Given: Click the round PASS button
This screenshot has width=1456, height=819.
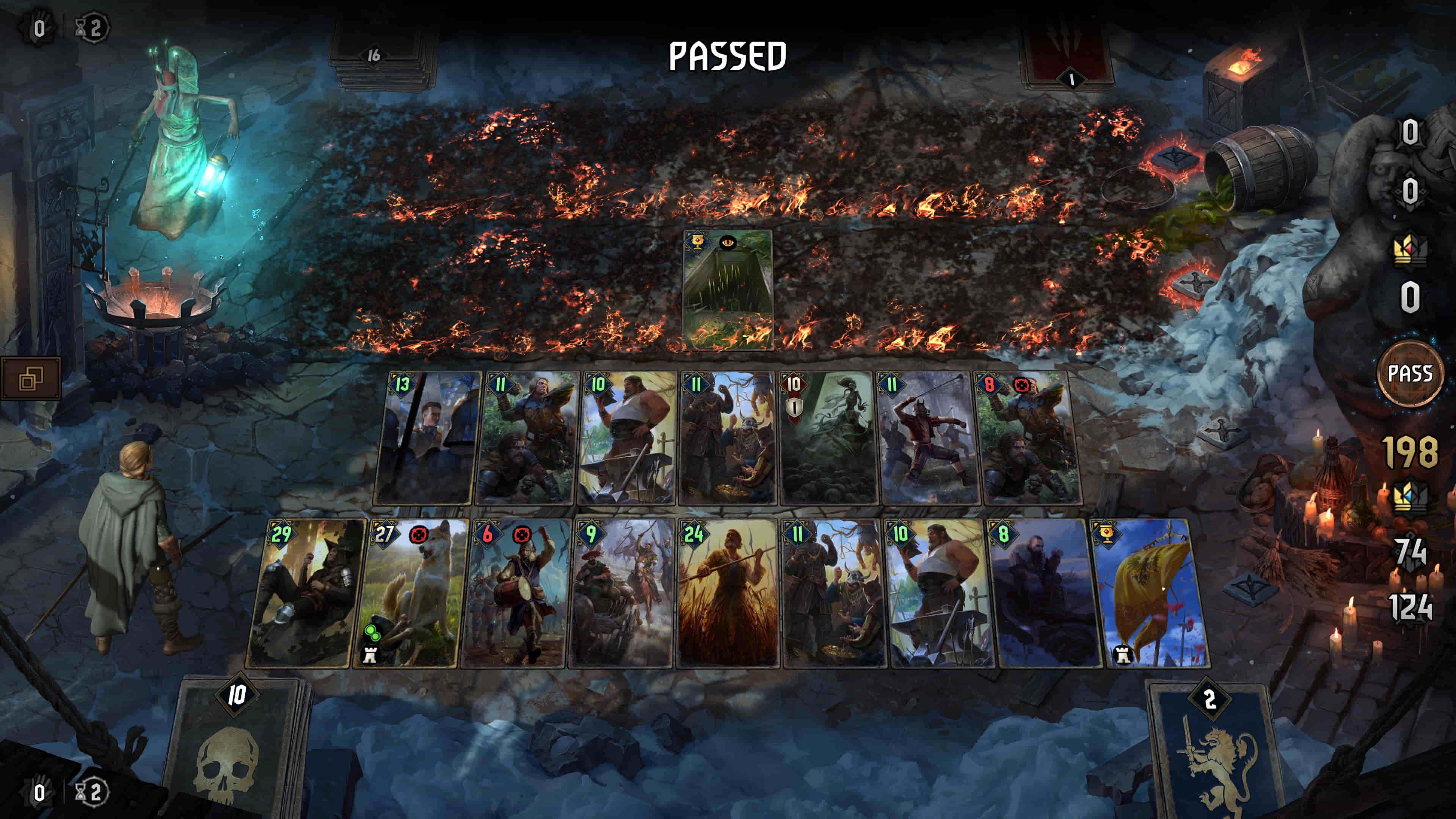Looking at the screenshot, I should [x=1410, y=373].
